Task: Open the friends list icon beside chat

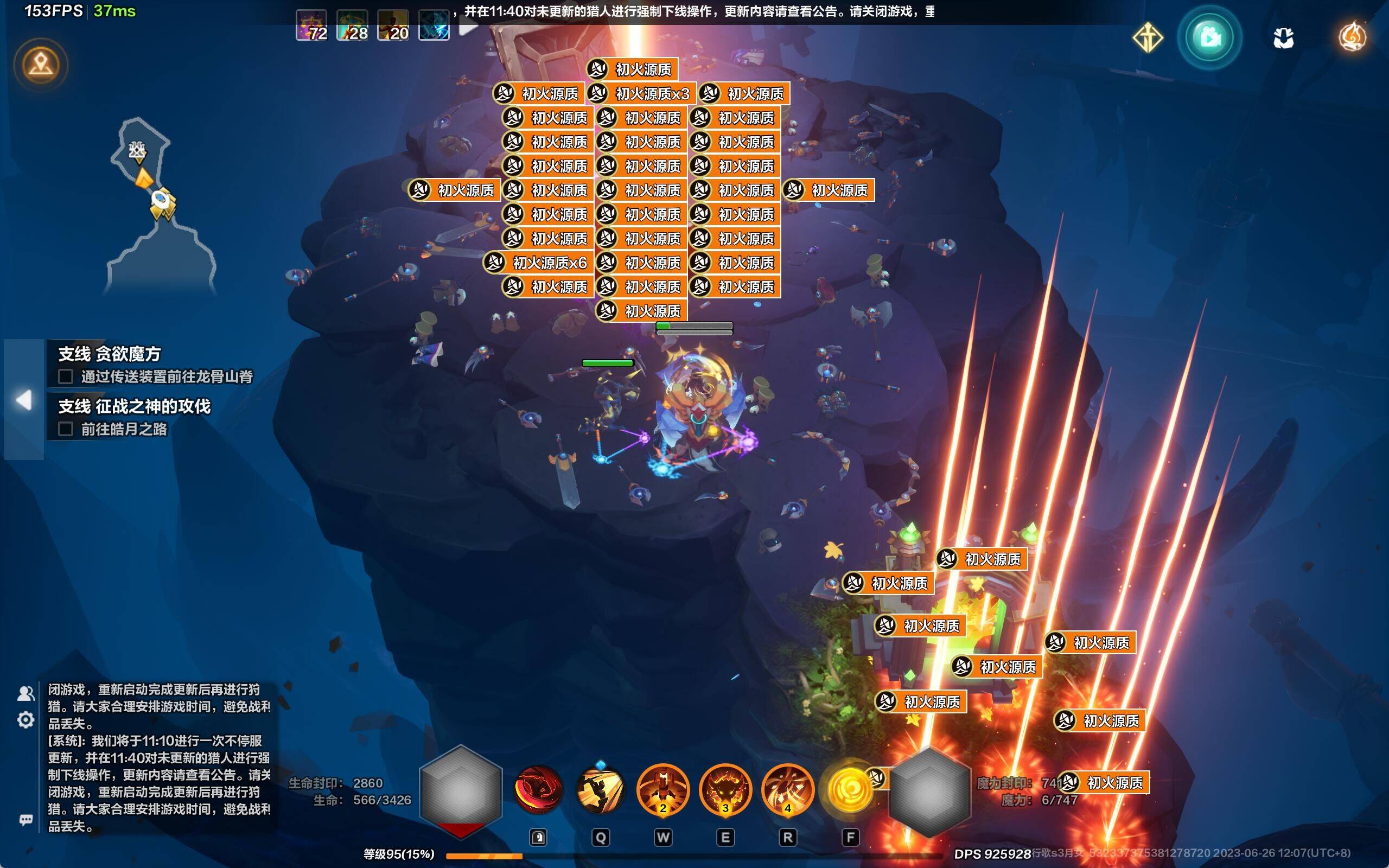Action: pyautogui.click(x=26, y=693)
